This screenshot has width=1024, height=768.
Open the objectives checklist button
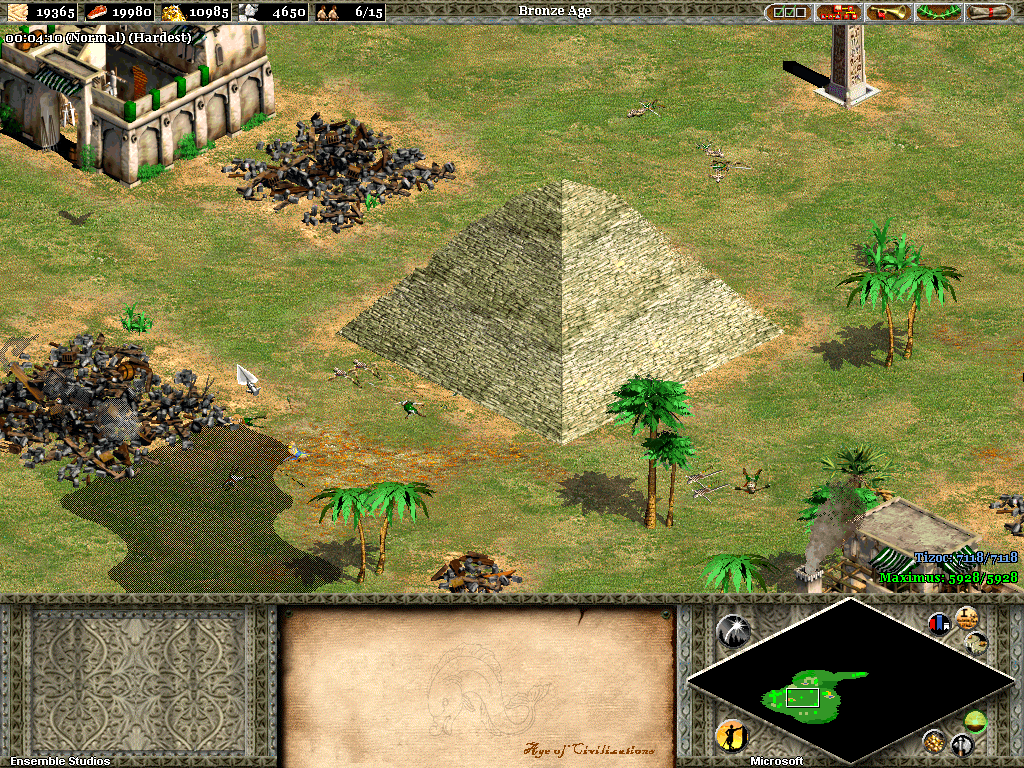pos(789,12)
